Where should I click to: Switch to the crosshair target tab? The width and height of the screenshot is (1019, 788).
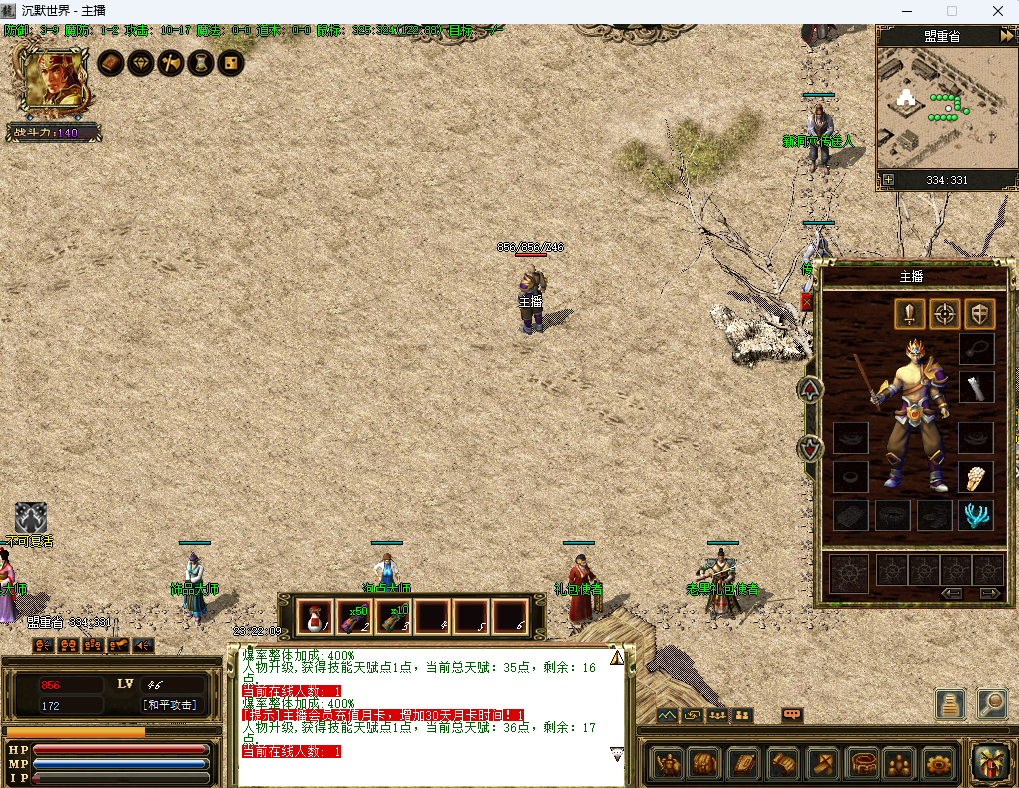pyautogui.click(x=945, y=314)
